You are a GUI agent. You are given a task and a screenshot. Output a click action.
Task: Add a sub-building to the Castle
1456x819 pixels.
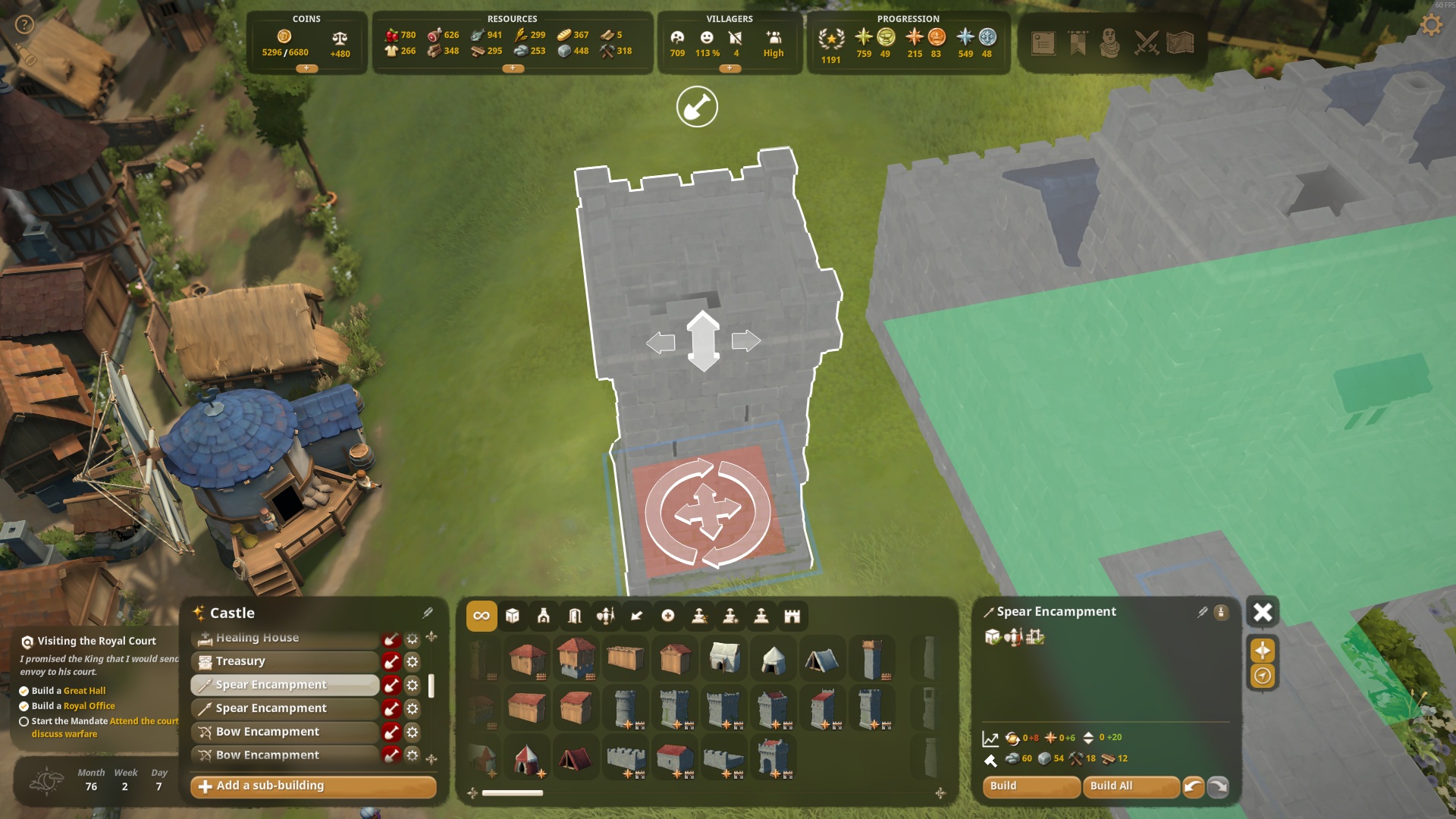tap(313, 786)
